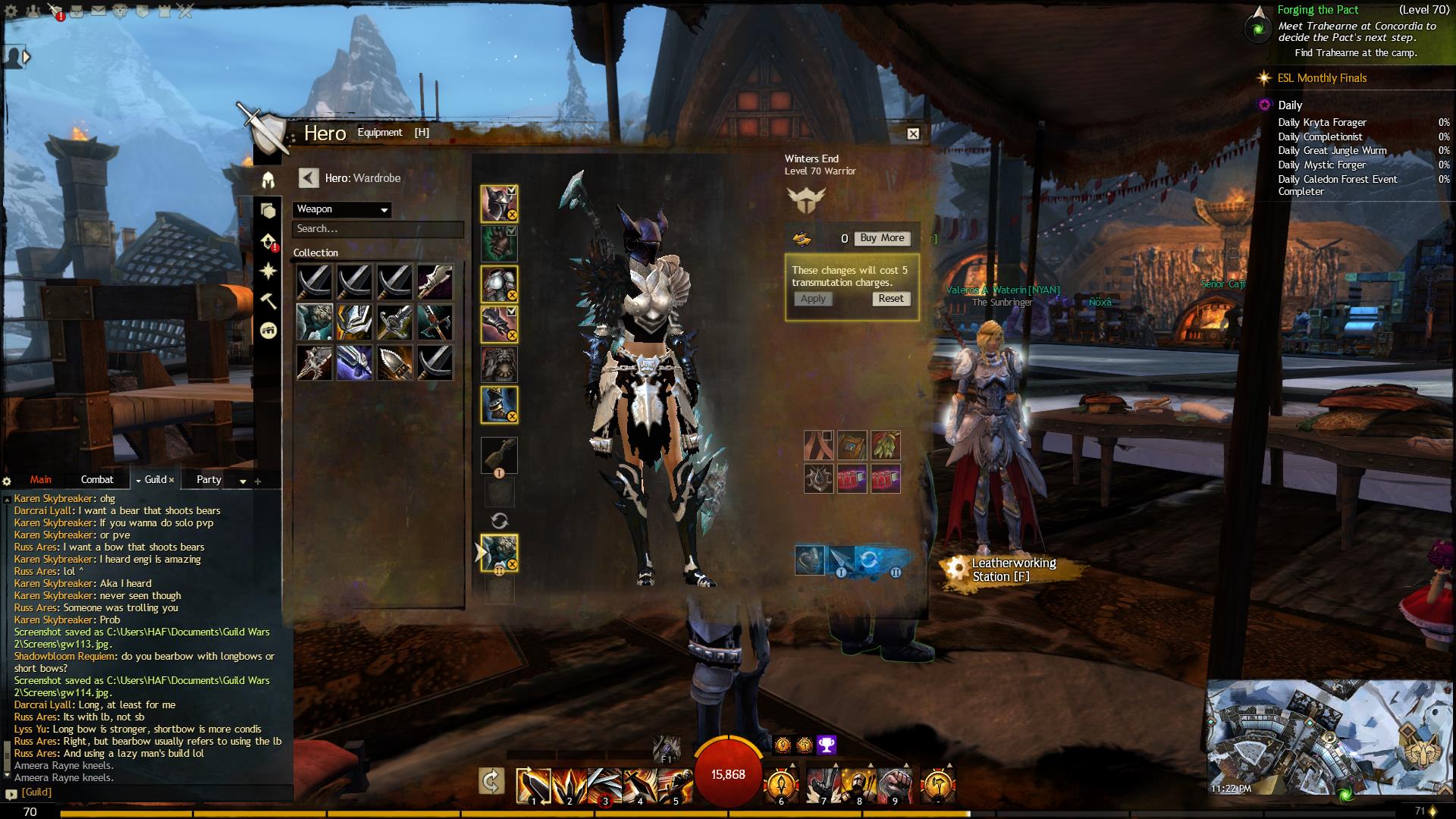Buy More transmutation charges
Screen dimensions: 1456x819
[x=882, y=238]
